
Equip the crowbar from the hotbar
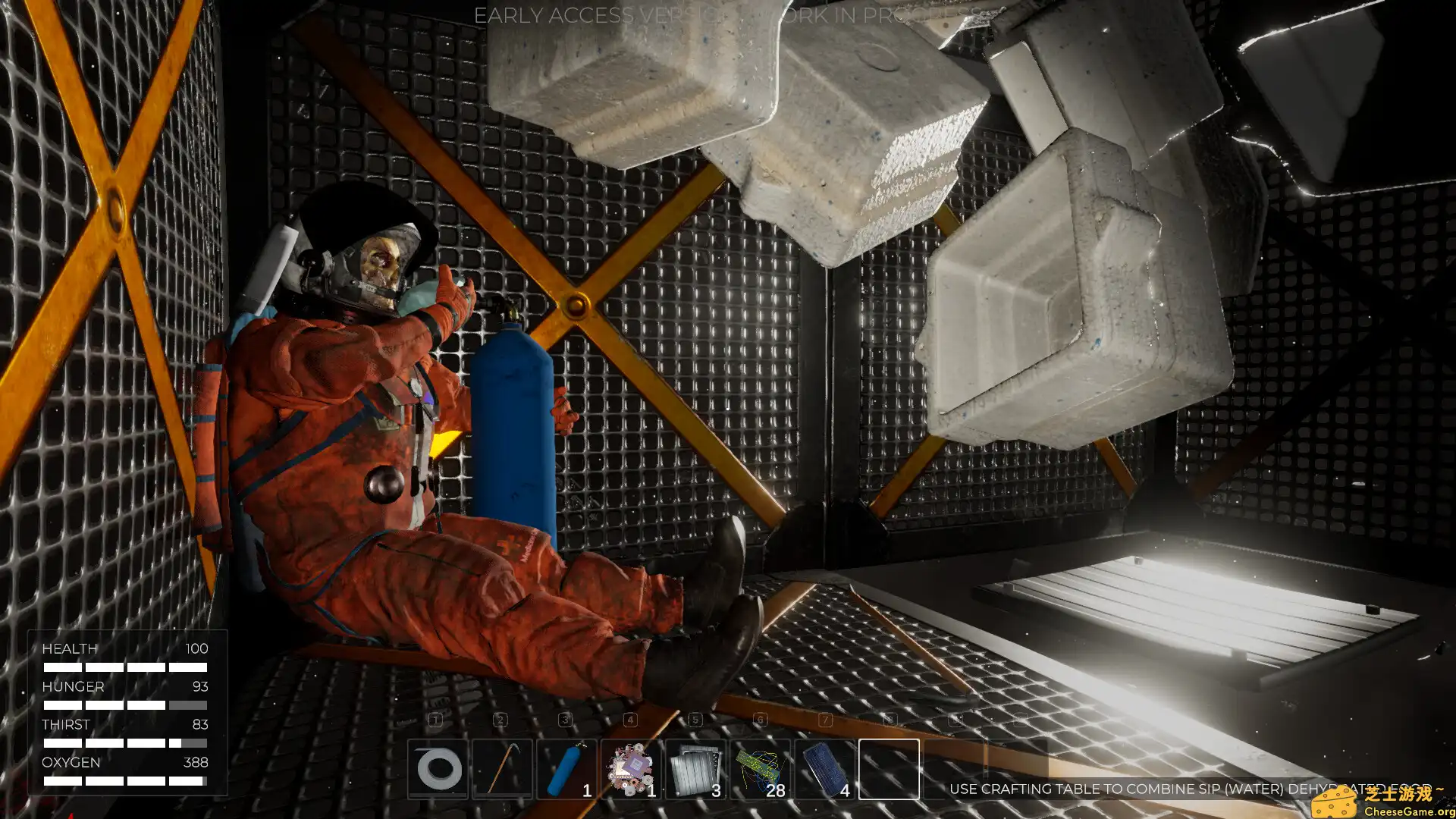click(x=502, y=769)
